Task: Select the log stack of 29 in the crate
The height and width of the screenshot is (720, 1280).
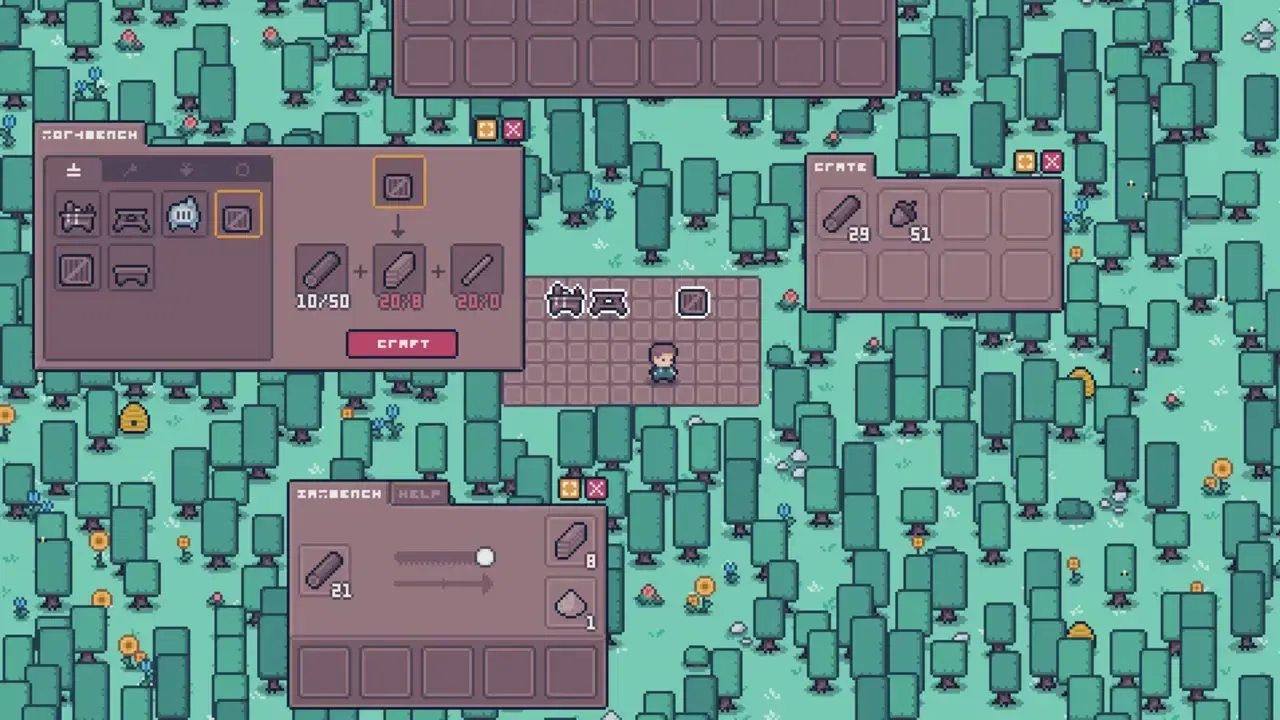Action: [x=842, y=214]
